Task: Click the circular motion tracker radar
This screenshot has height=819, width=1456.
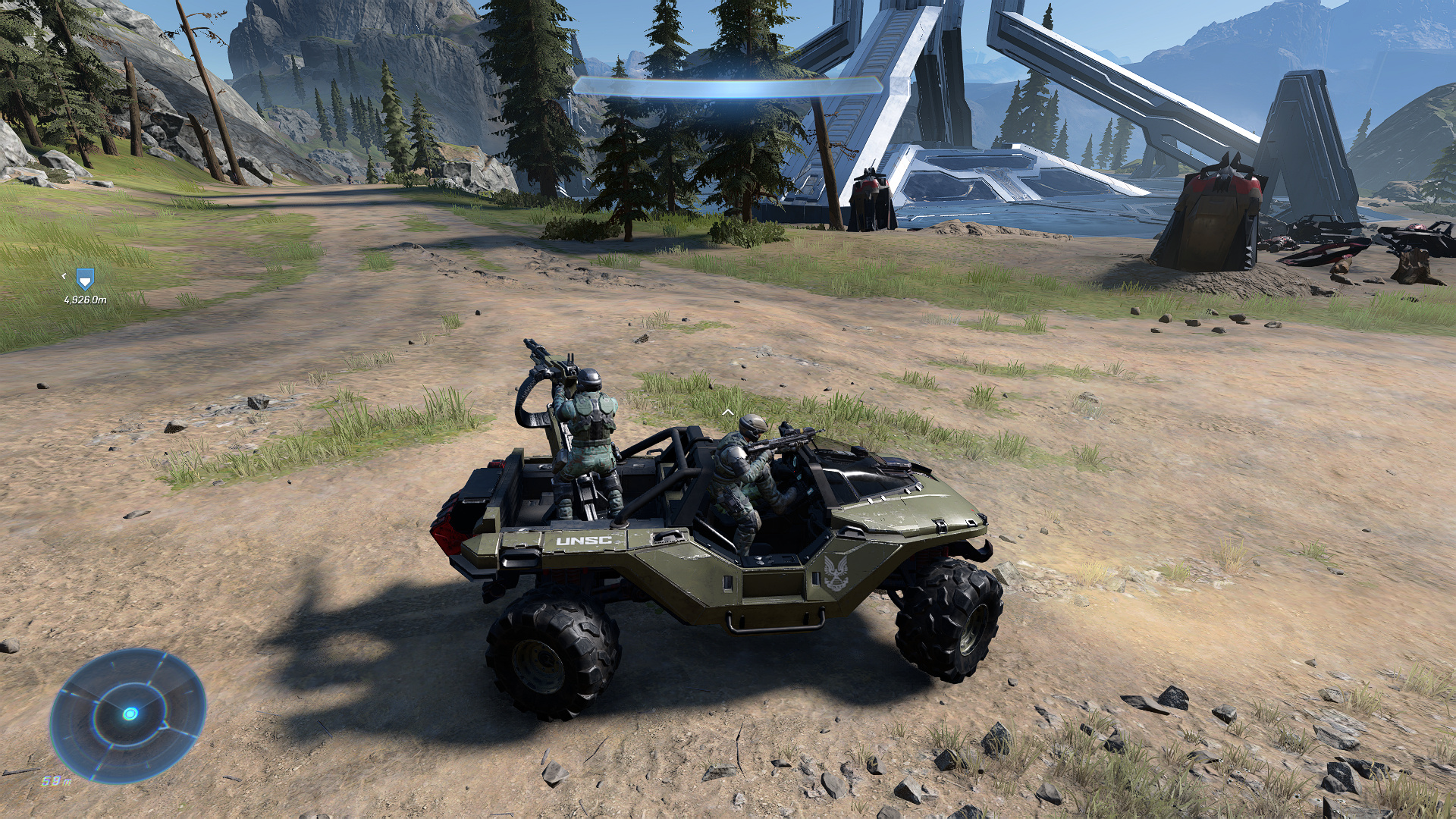Action: coord(128,714)
